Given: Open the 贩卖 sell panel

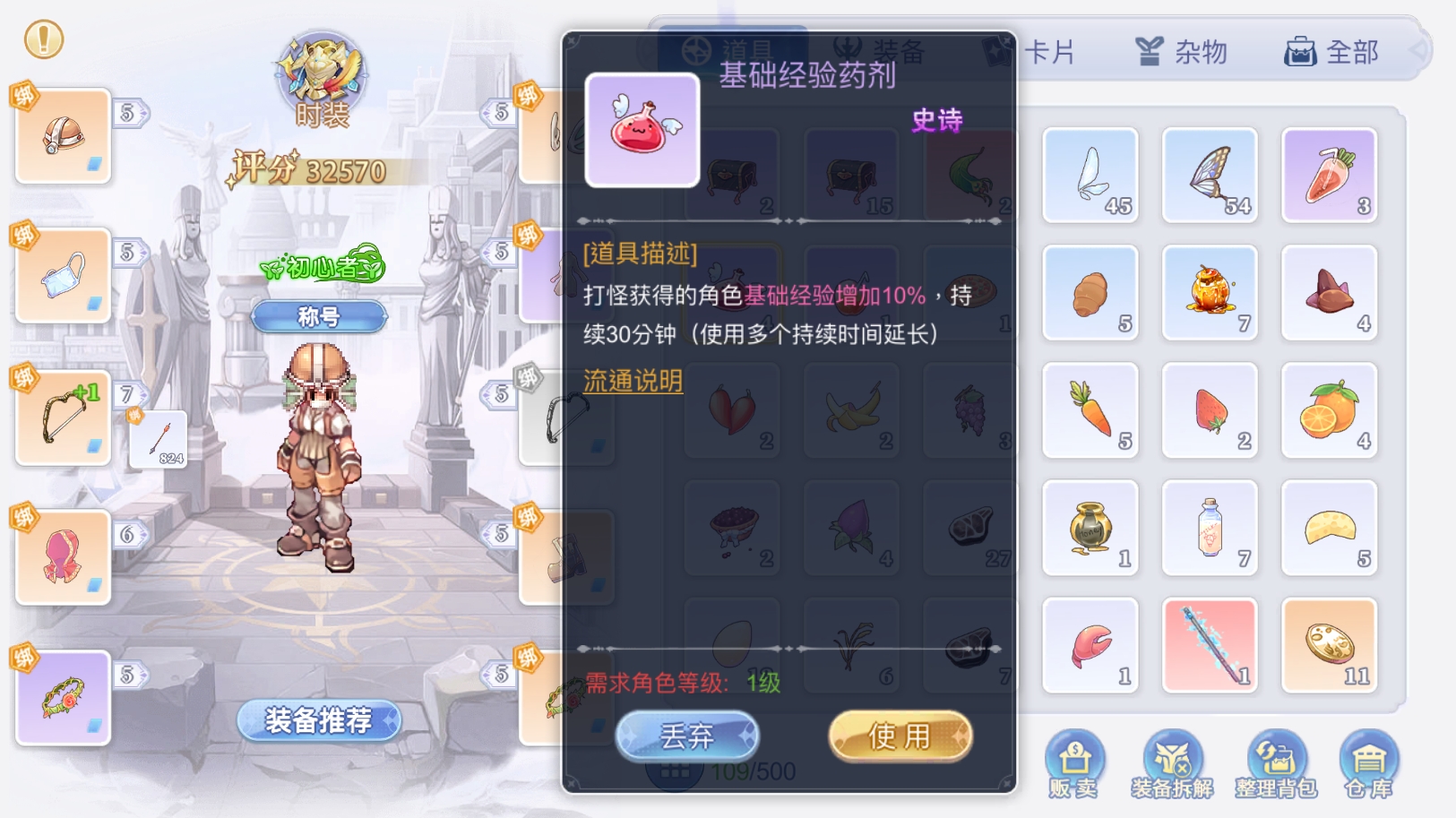Looking at the screenshot, I should (x=1074, y=761).
